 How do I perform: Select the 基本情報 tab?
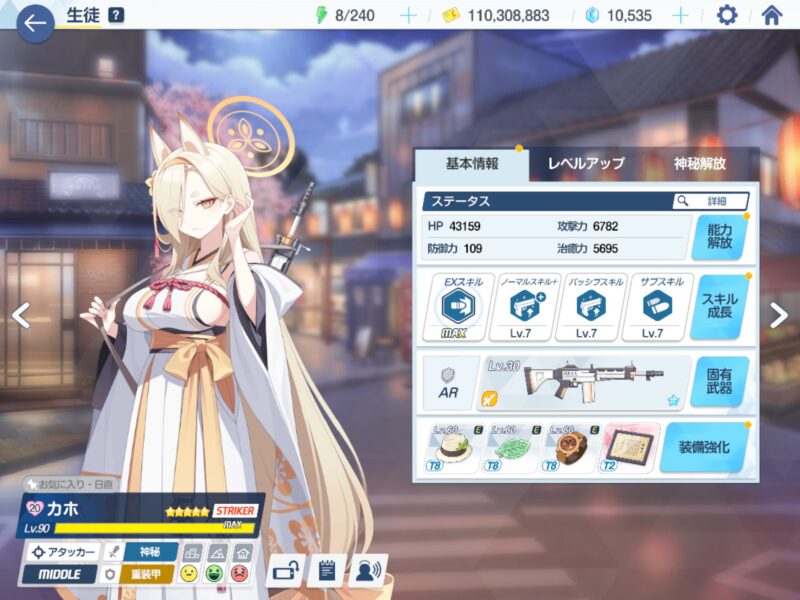coord(471,164)
